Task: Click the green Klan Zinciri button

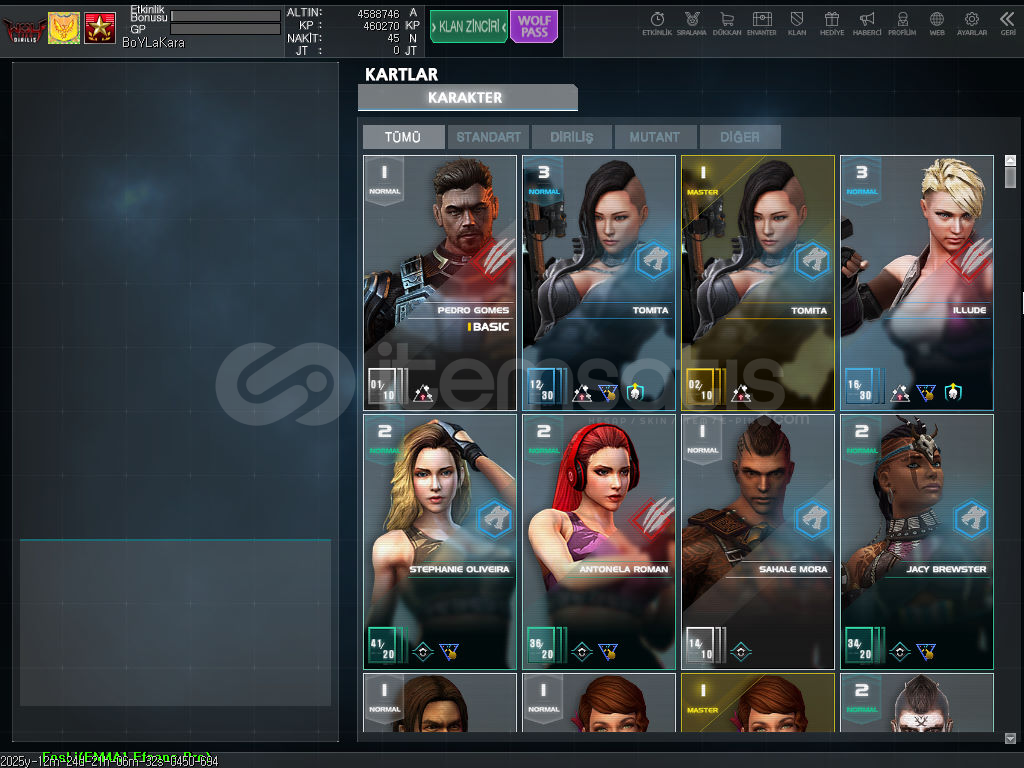Action: click(469, 27)
